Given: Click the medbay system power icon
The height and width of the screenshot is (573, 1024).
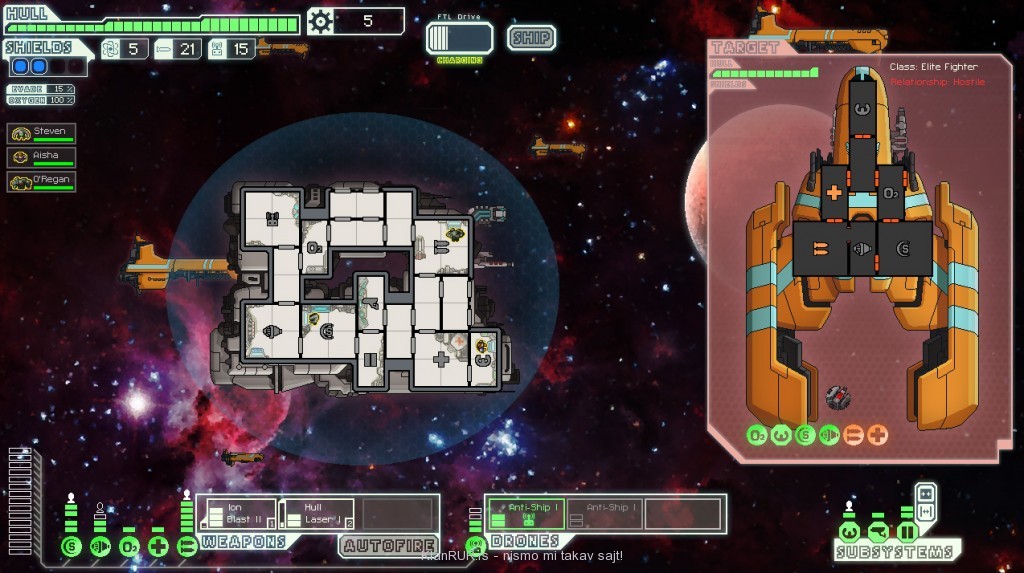Looking at the screenshot, I should coord(158,546).
